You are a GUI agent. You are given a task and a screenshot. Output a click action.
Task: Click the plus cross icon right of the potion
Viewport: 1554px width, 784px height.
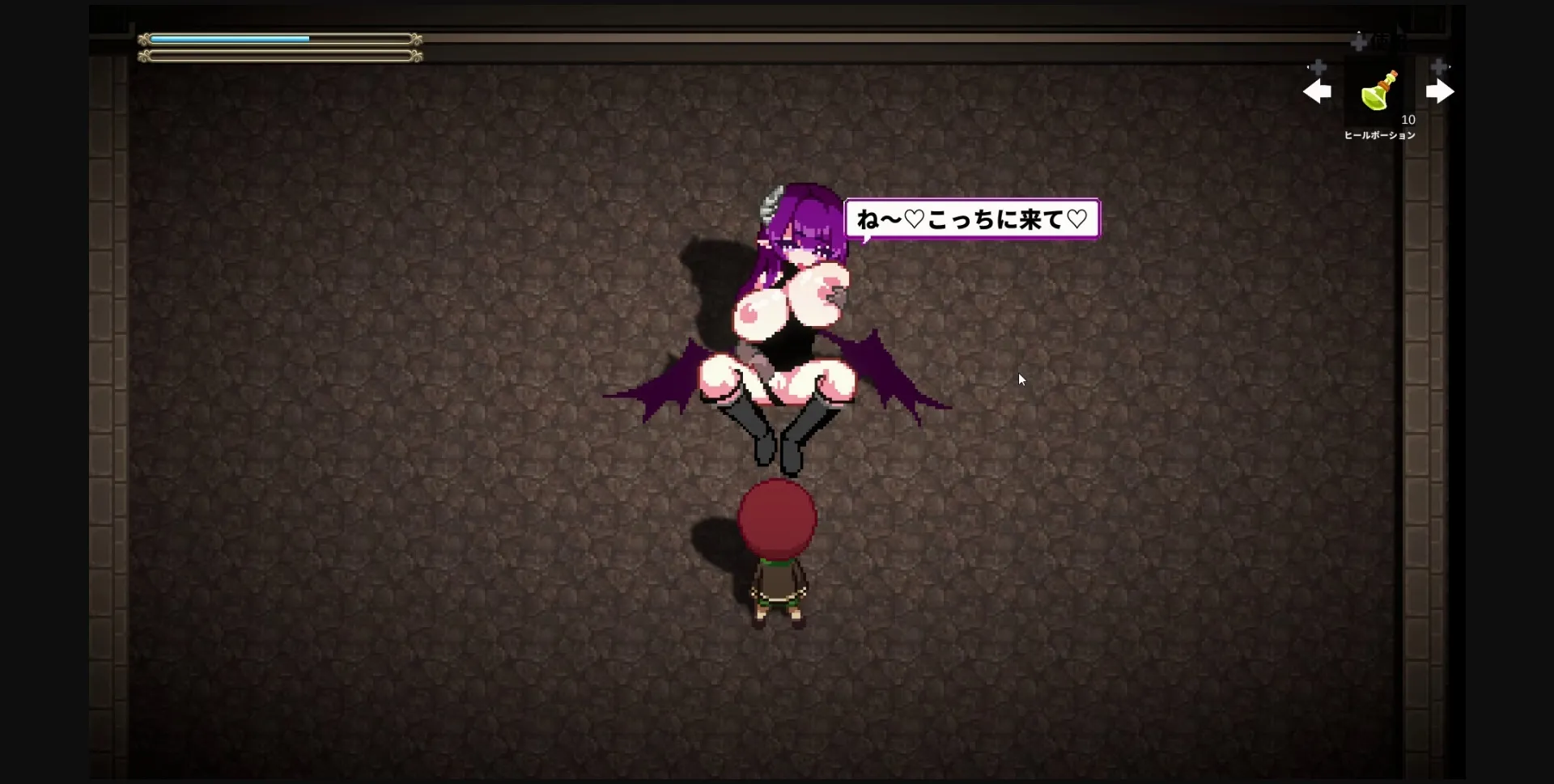coord(1439,66)
